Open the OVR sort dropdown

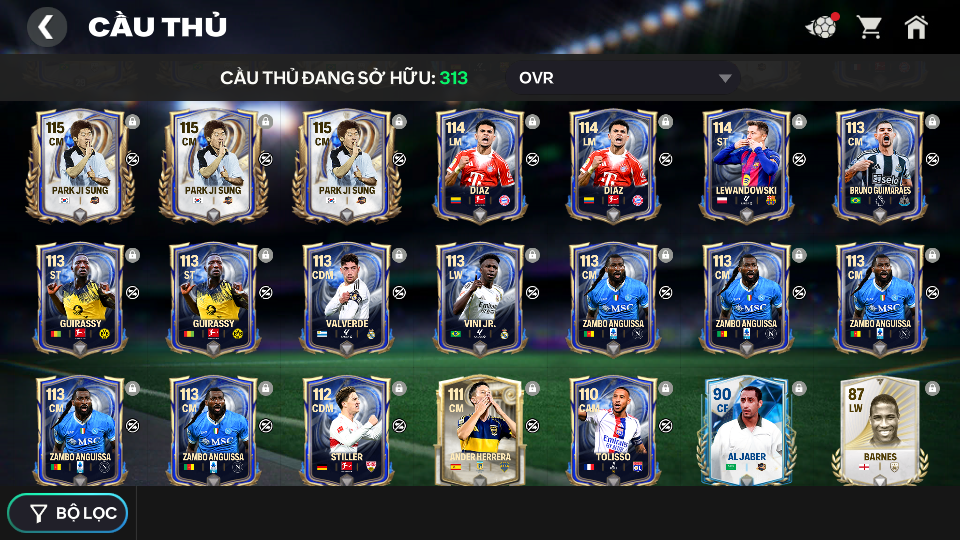[x=627, y=78]
